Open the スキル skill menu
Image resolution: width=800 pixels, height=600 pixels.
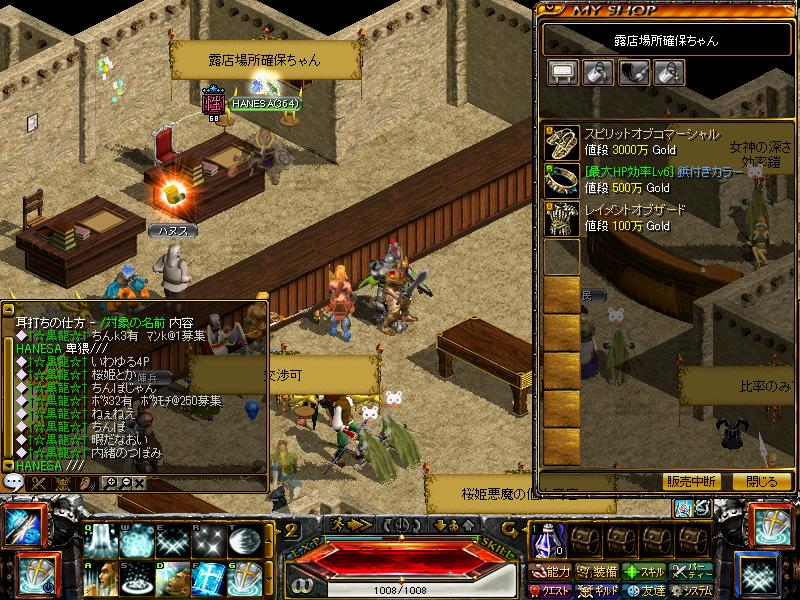645,572
